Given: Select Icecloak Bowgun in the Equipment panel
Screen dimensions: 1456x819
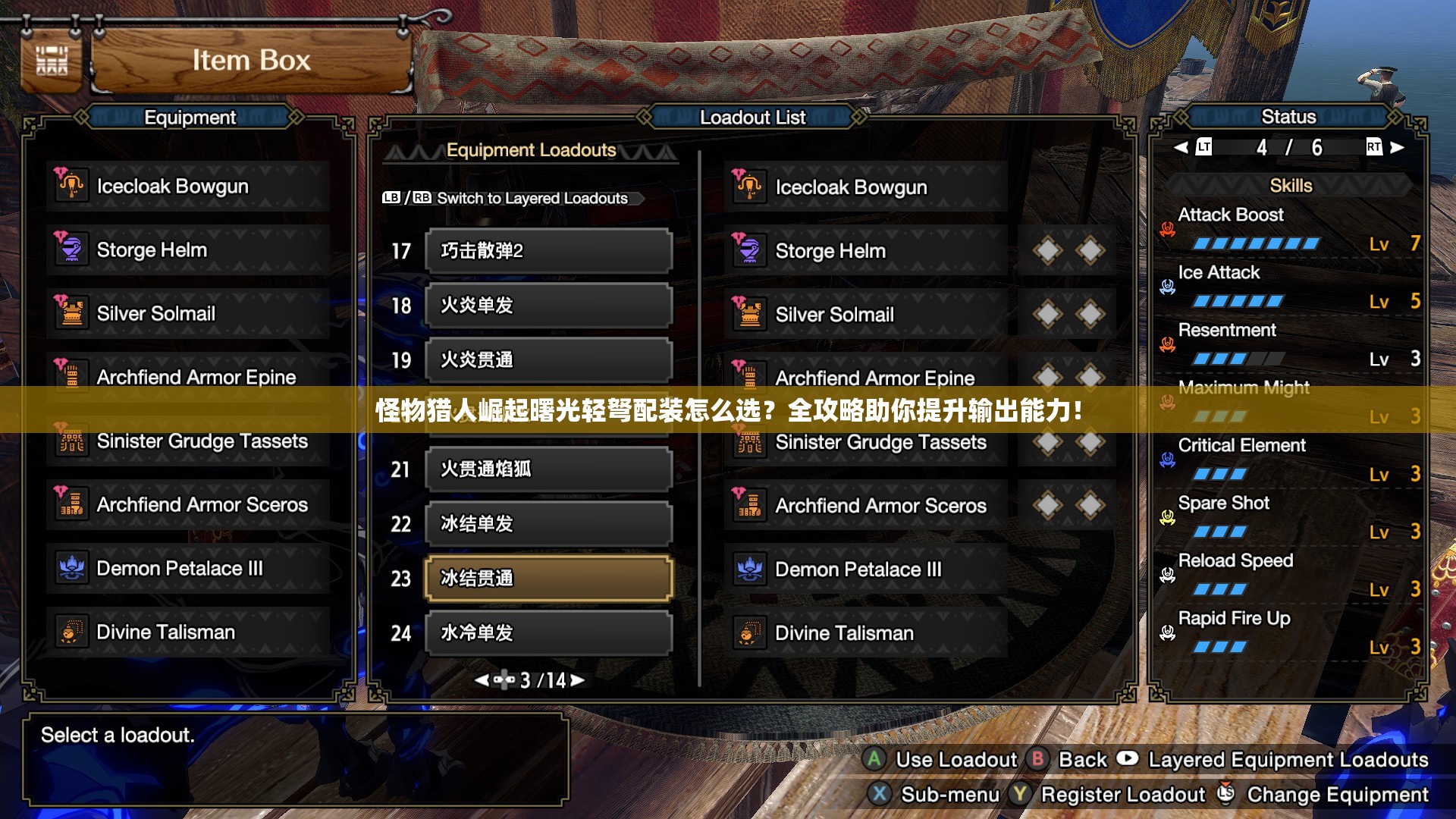Looking at the screenshot, I should [188, 187].
